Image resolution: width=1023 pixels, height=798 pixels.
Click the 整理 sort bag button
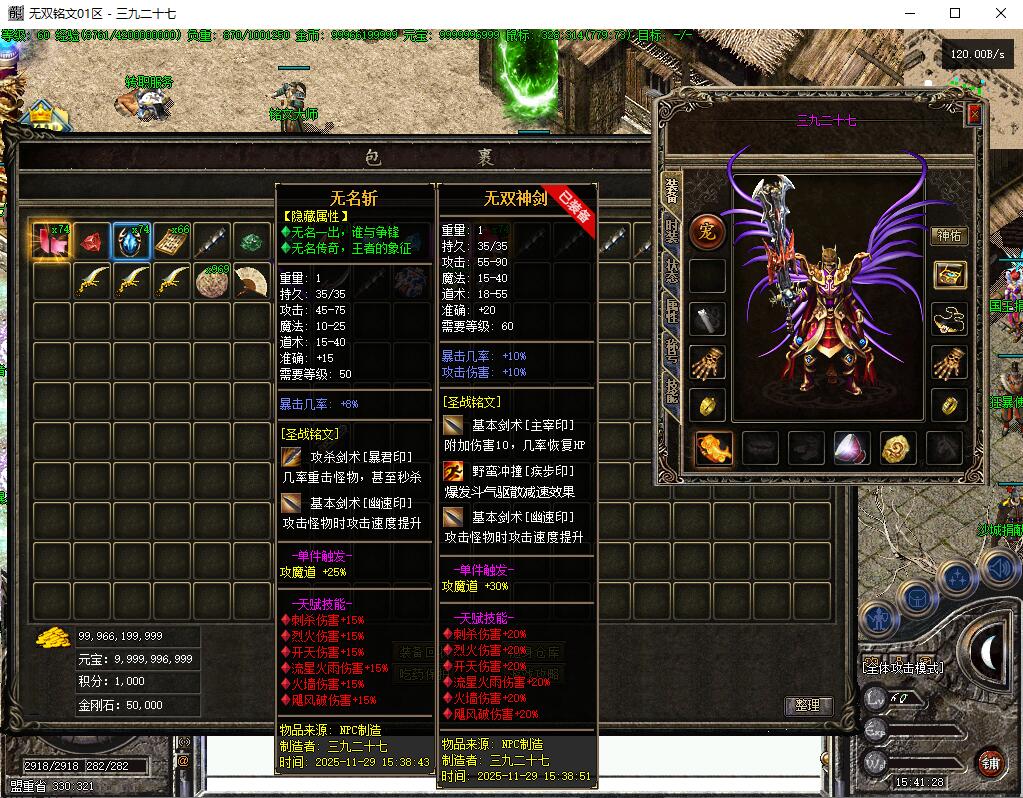point(807,705)
